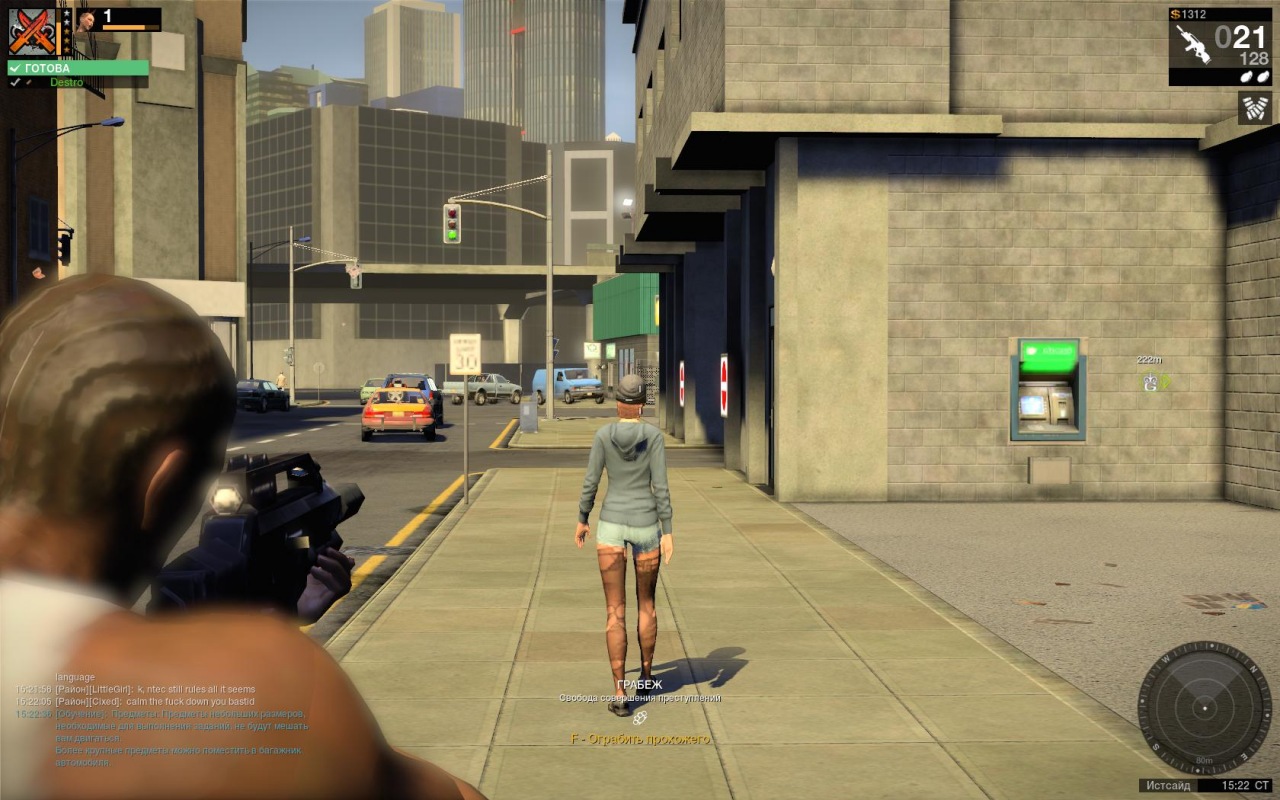1280x800 pixels.
Task: Click the green ГОТОВА ready row
Action: point(78,68)
